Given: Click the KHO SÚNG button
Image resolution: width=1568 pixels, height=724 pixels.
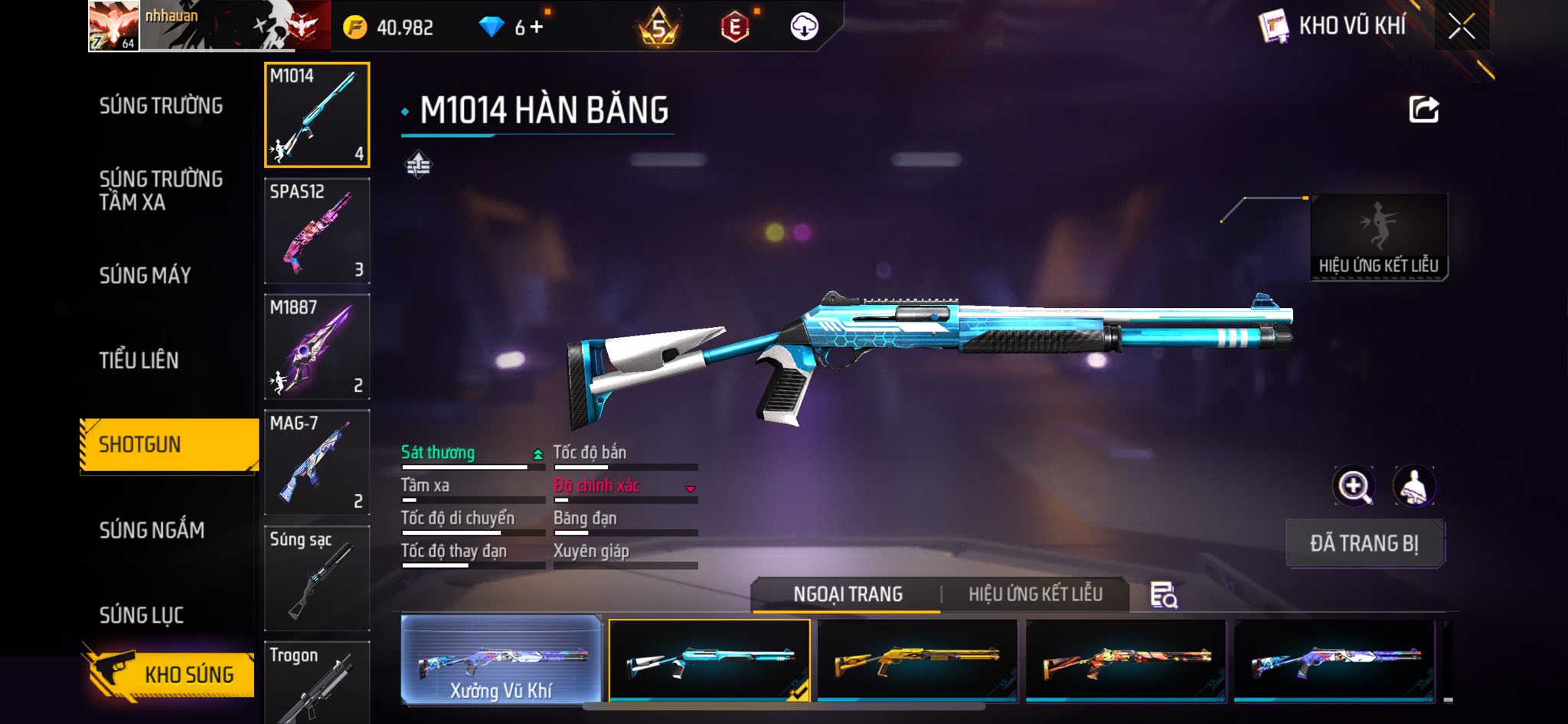Looking at the screenshot, I should point(170,673).
